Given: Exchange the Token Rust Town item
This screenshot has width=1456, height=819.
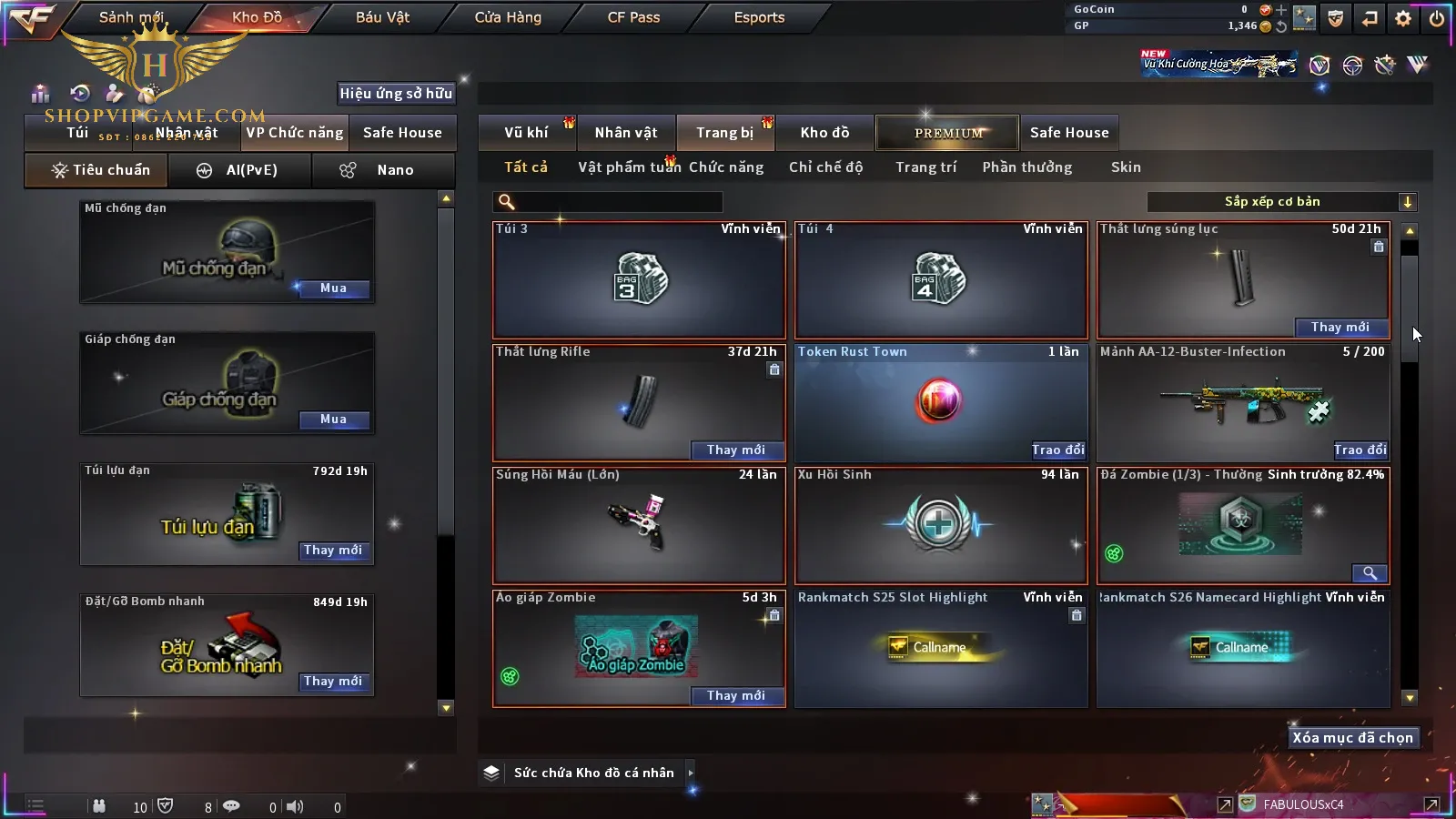Looking at the screenshot, I should tap(1057, 450).
